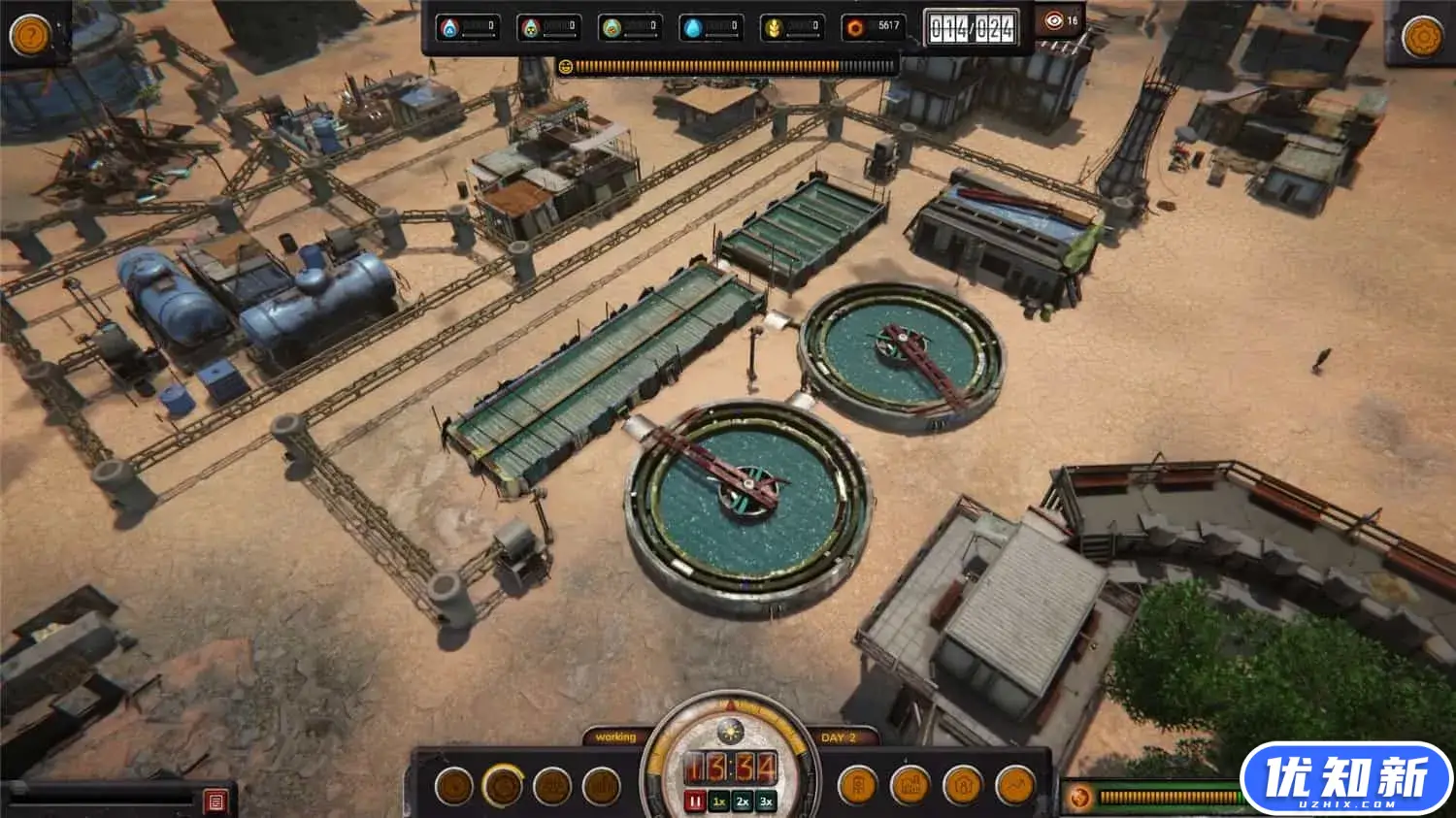Select the orange tower icon button
This screenshot has width=1456, height=818.
(x=857, y=785)
